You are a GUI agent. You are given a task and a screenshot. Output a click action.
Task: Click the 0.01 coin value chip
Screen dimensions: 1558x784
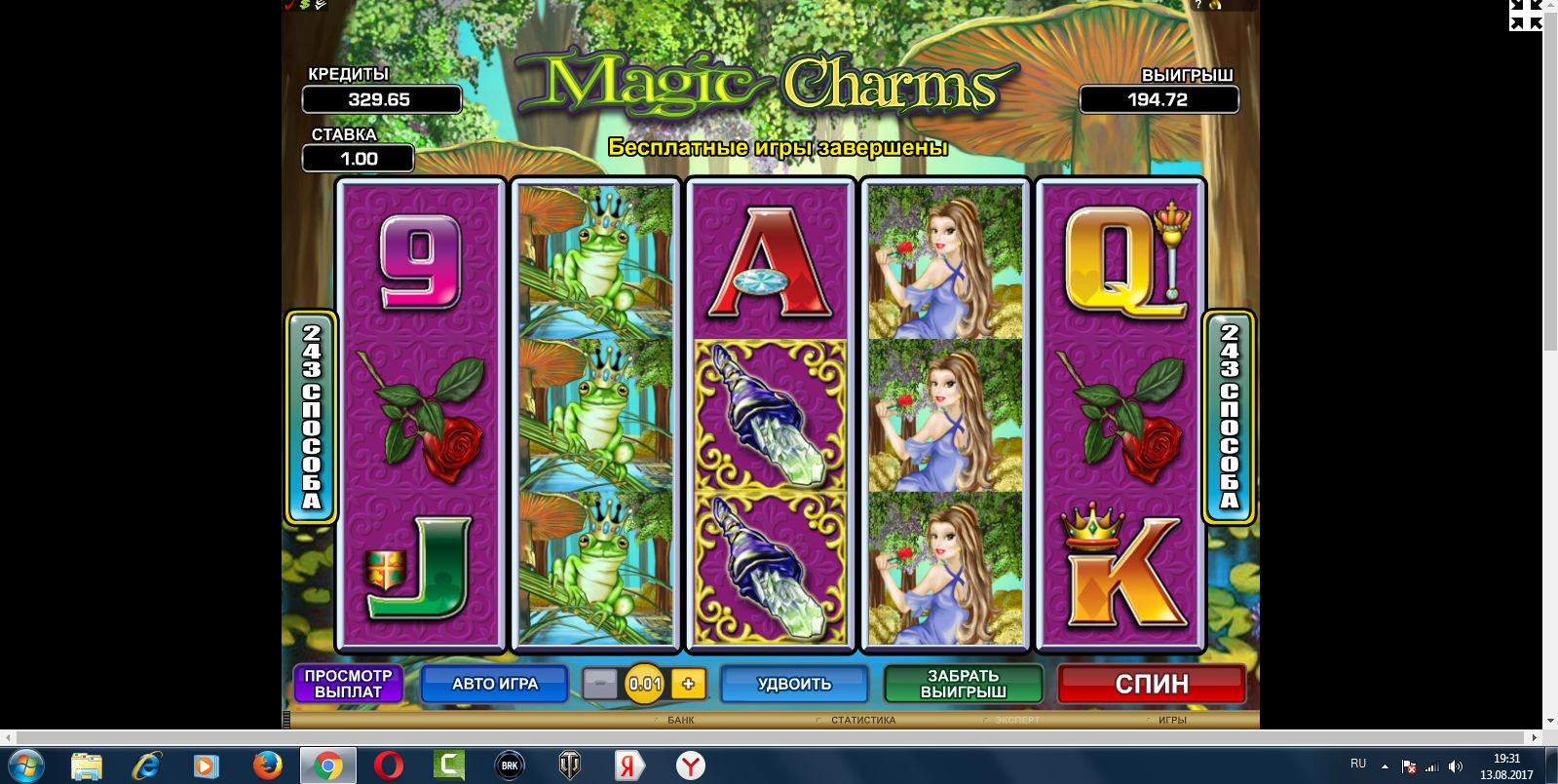pos(644,684)
